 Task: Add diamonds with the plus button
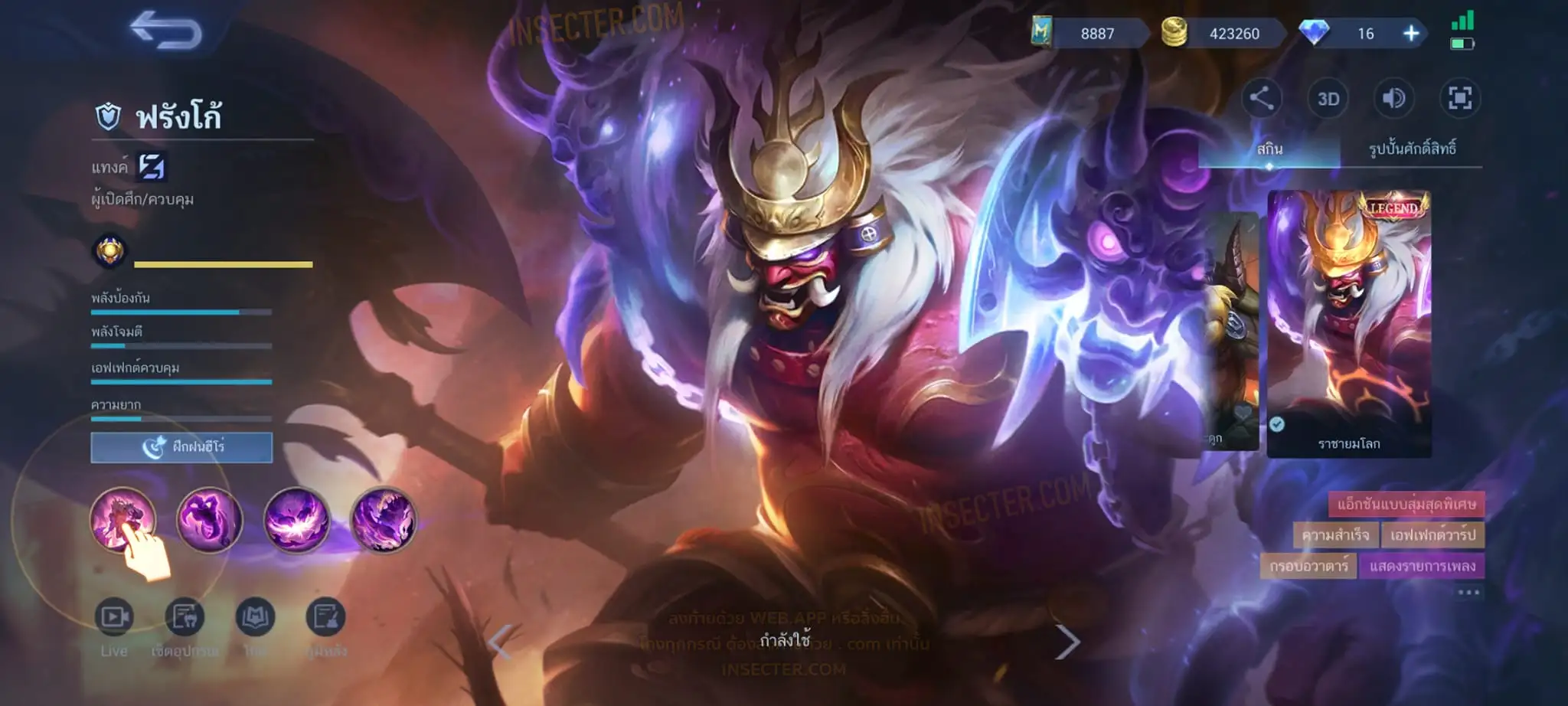pos(1411,34)
